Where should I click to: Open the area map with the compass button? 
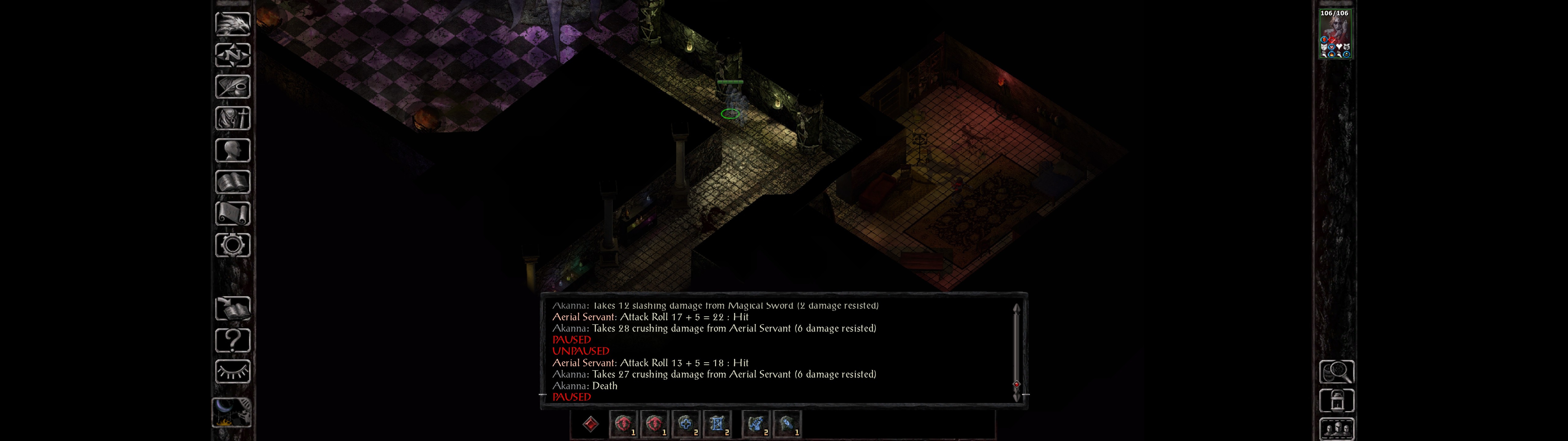click(x=232, y=55)
